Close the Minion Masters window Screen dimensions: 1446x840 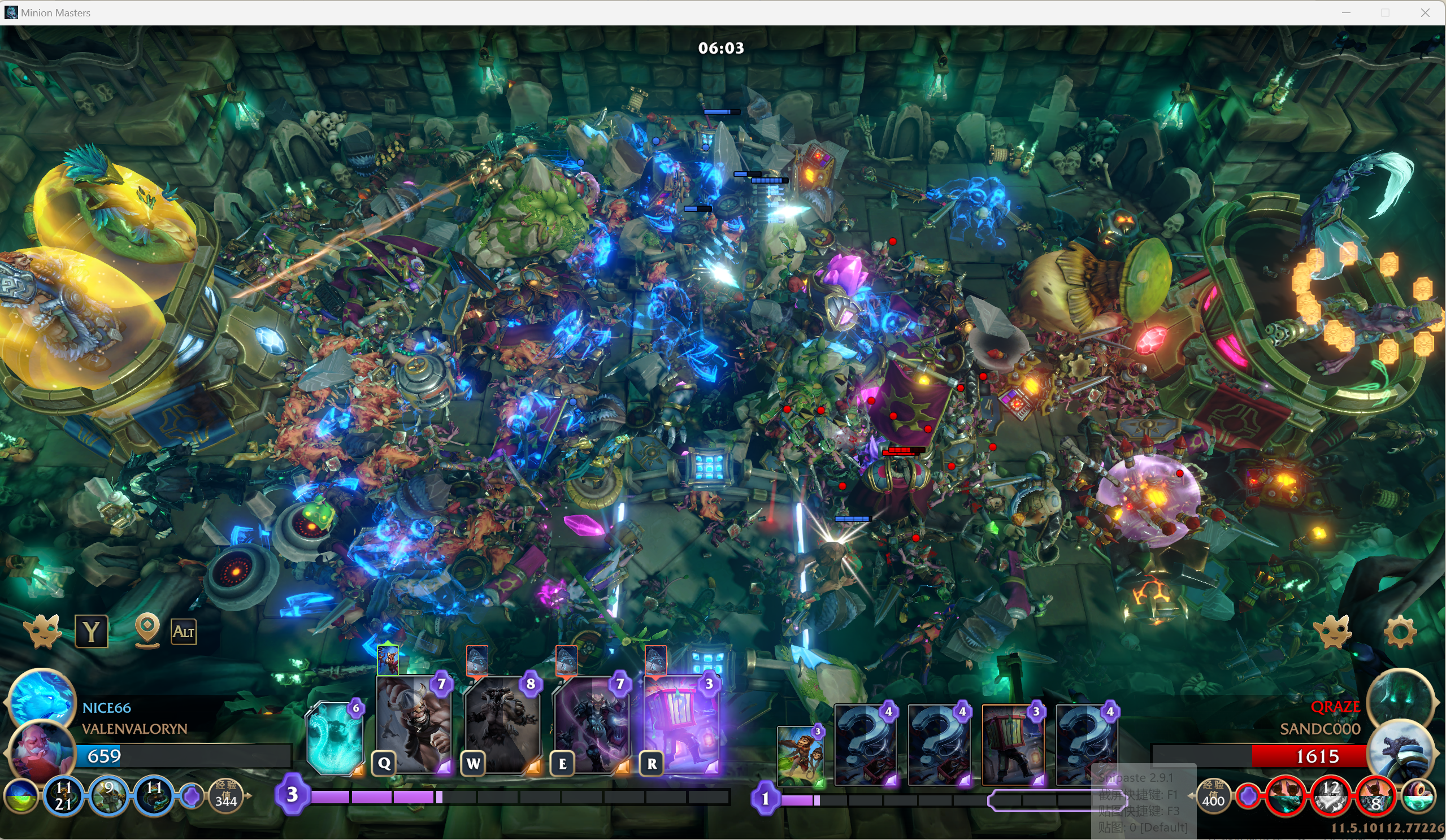(1425, 12)
